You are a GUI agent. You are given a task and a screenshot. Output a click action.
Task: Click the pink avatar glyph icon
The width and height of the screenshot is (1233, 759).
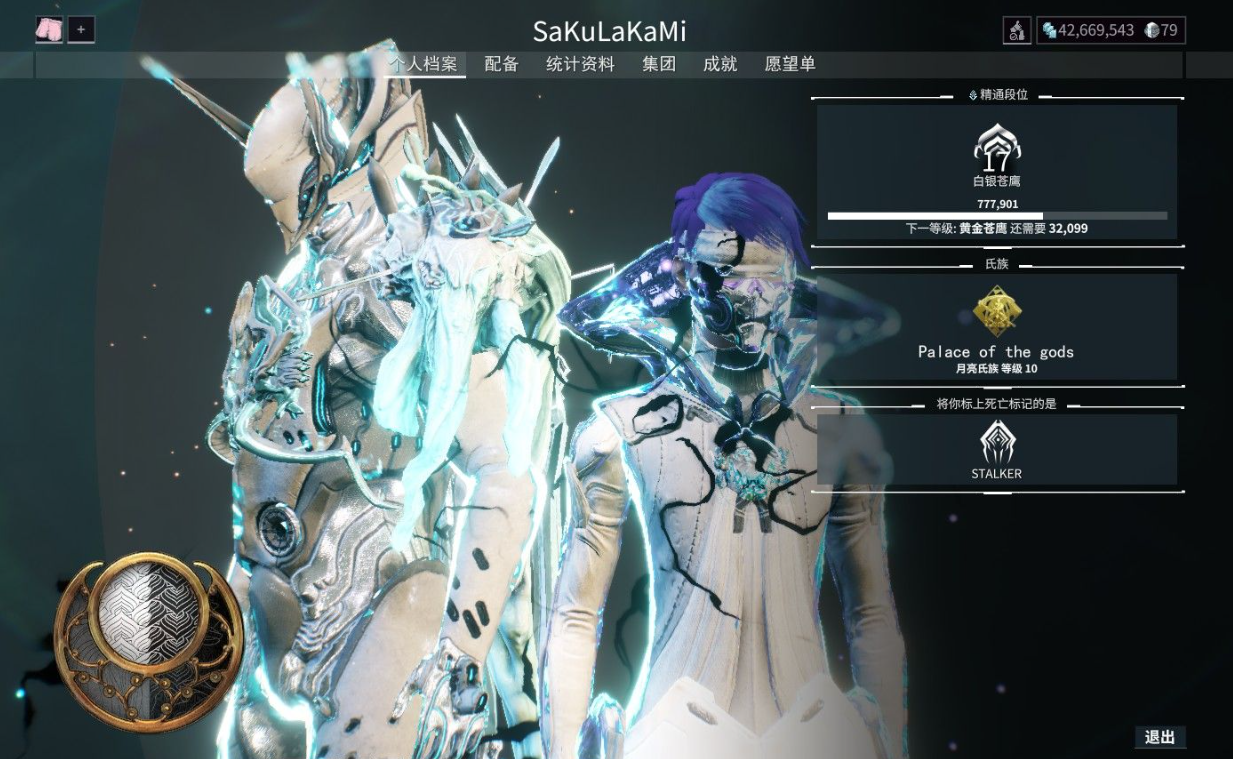49,30
